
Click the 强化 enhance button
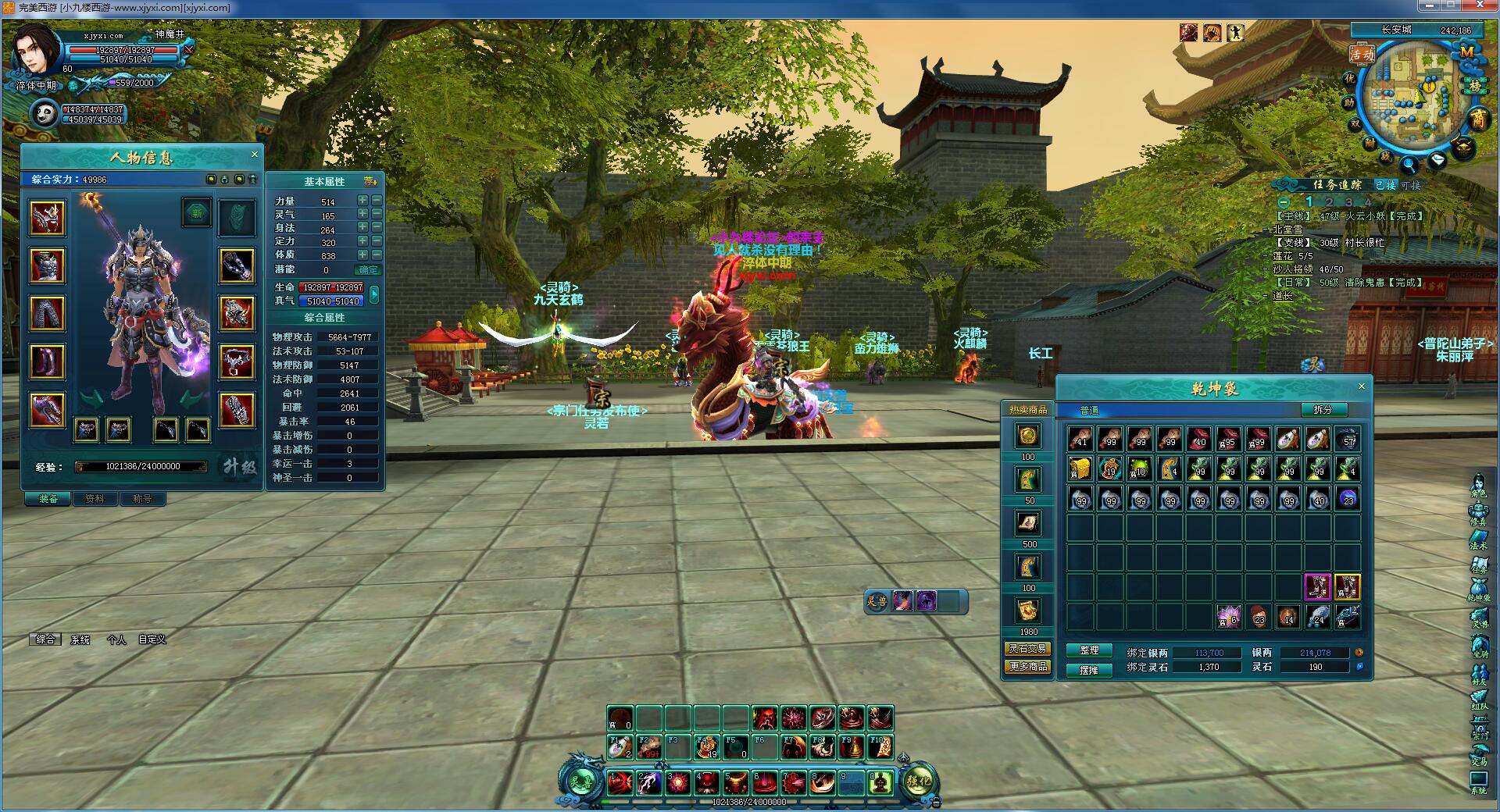[x=919, y=781]
